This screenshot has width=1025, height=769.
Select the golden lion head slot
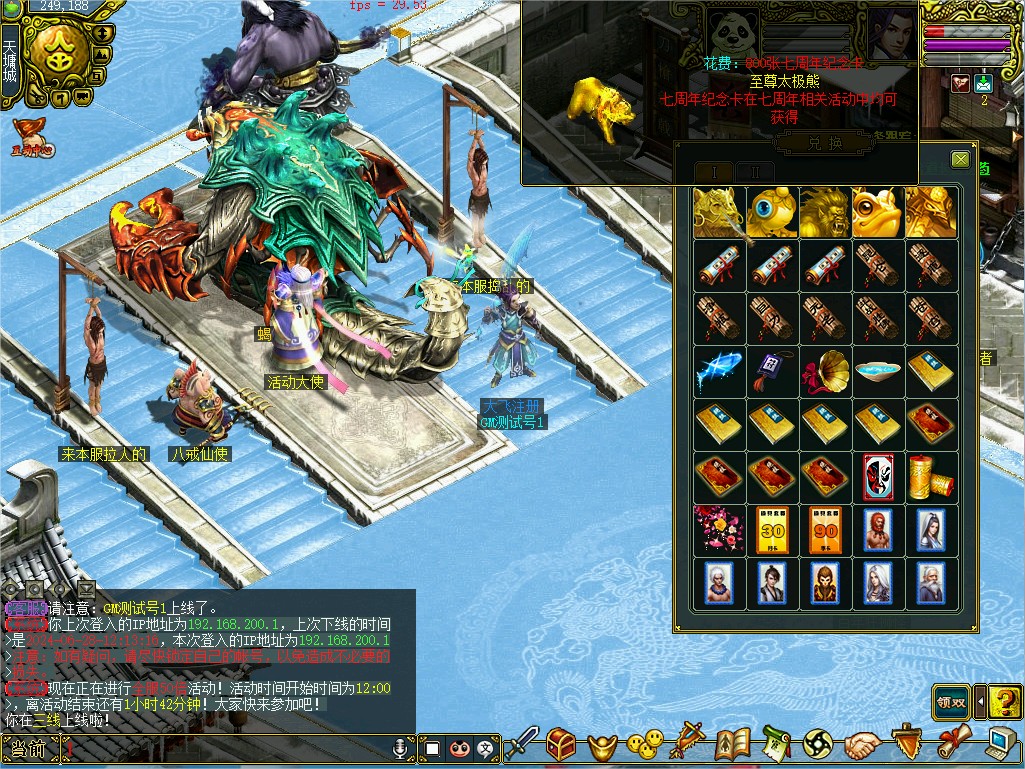point(824,211)
